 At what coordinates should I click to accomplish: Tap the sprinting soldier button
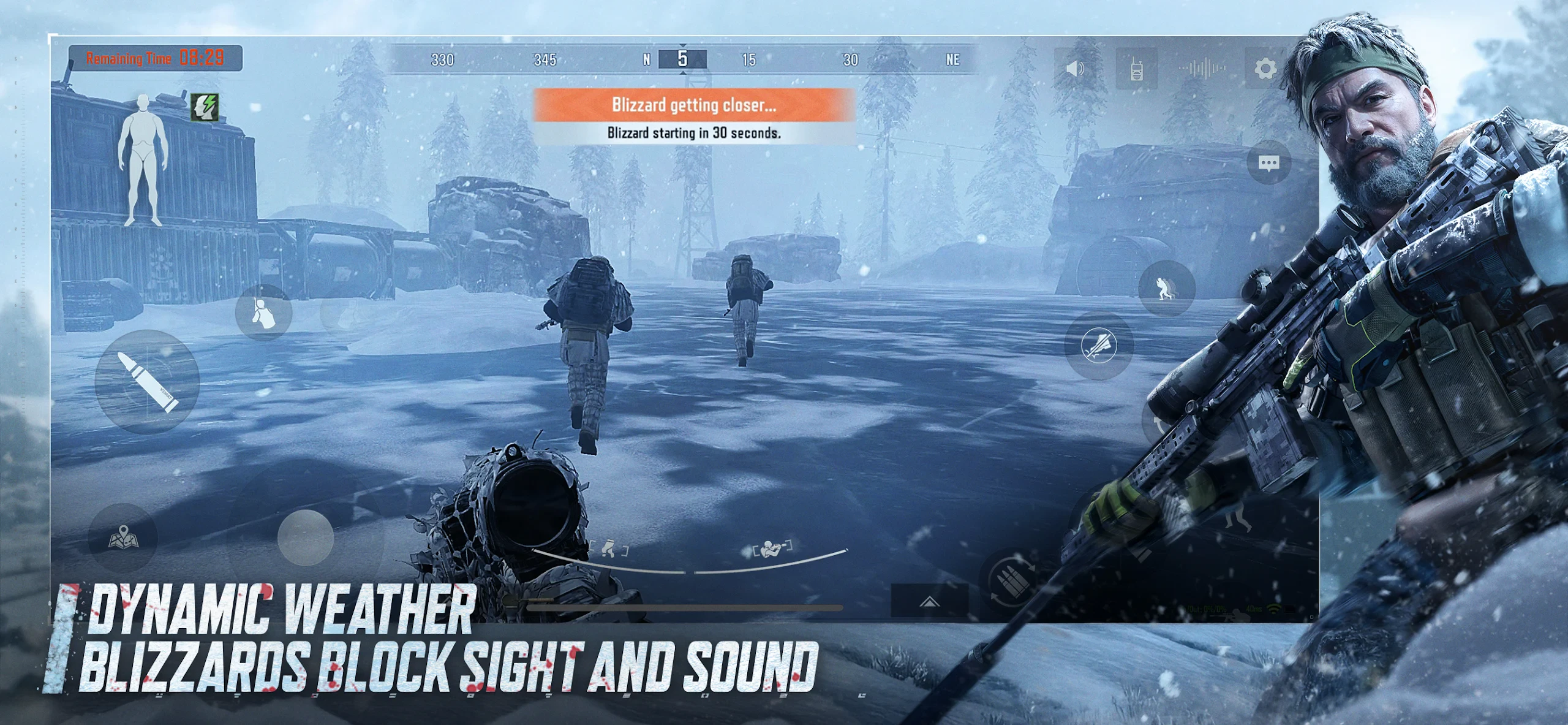tap(1166, 288)
